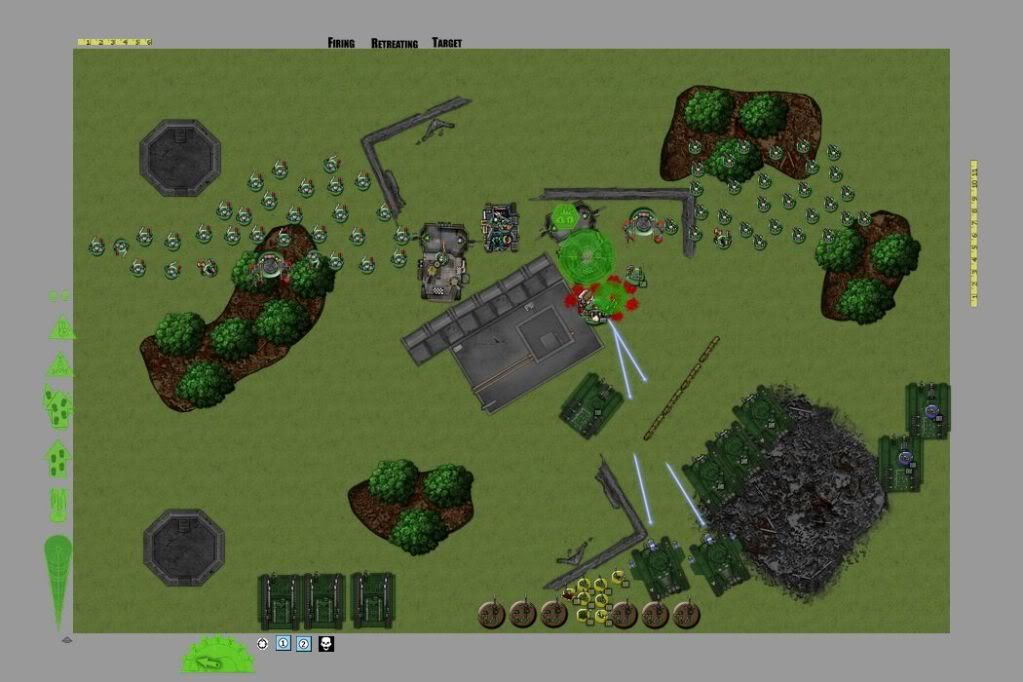Pick the green semicircle arrow template
Screen dimensions: 1023x682
[218, 655]
